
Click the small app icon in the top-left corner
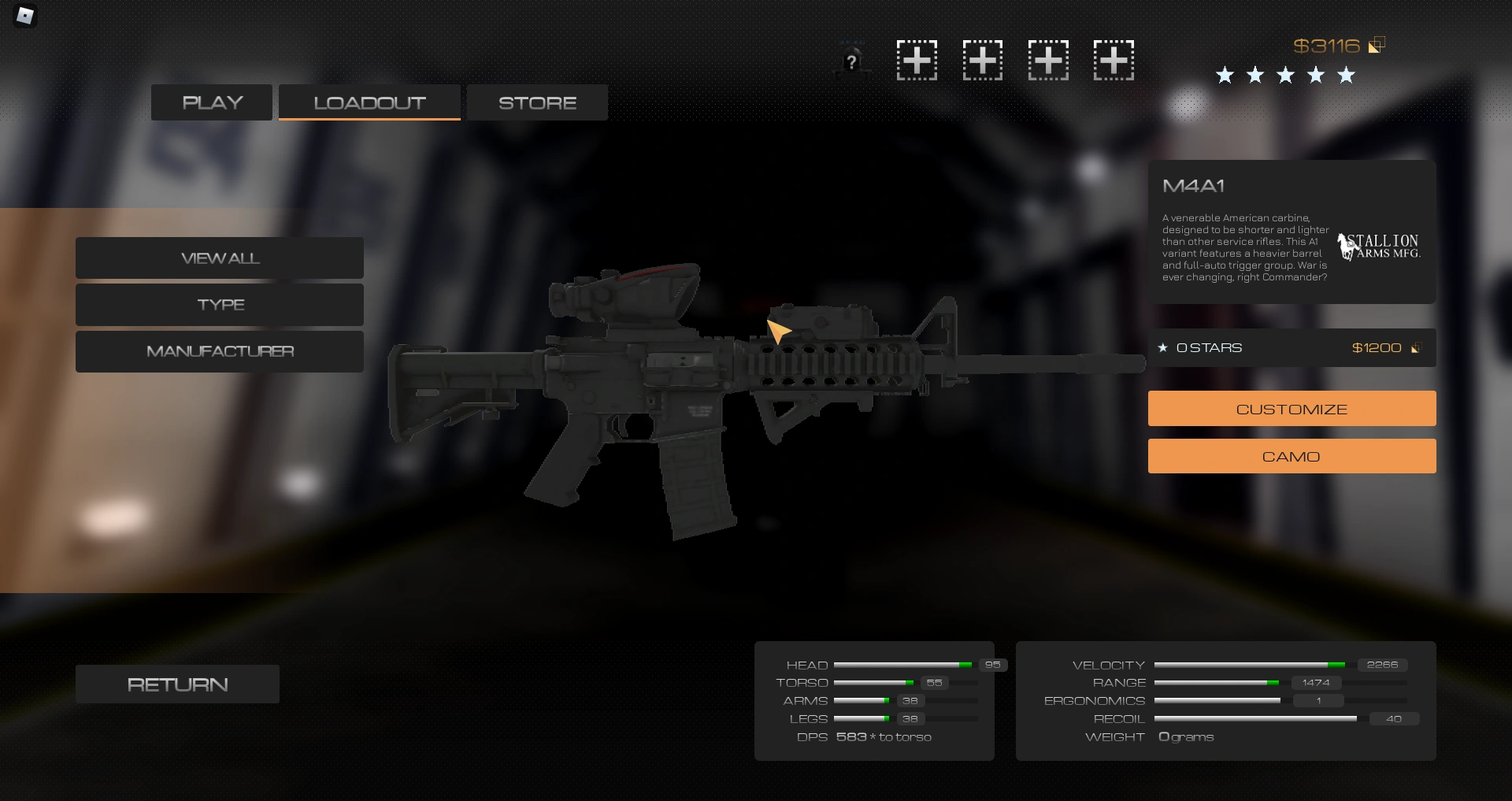[x=24, y=16]
